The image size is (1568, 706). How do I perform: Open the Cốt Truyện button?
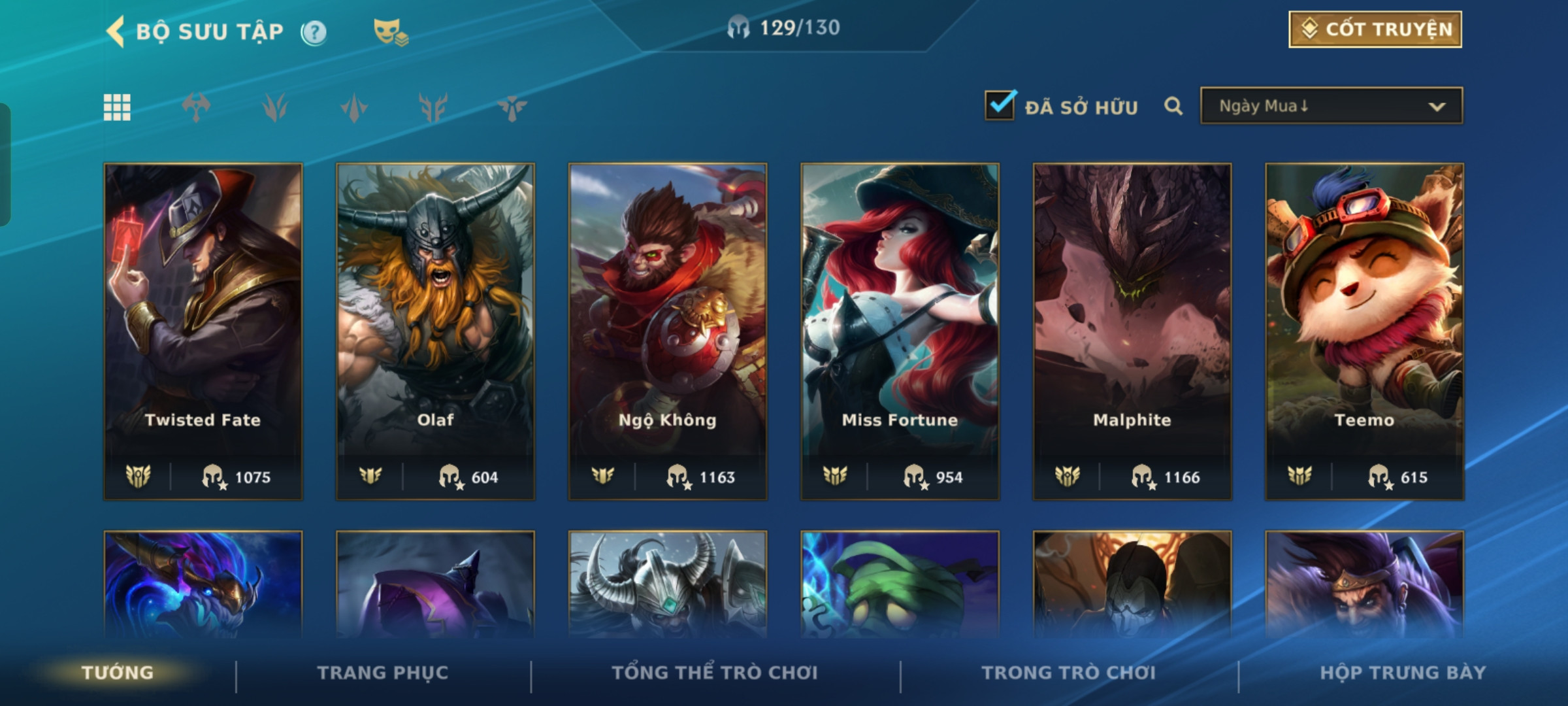tap(1375, 29)
